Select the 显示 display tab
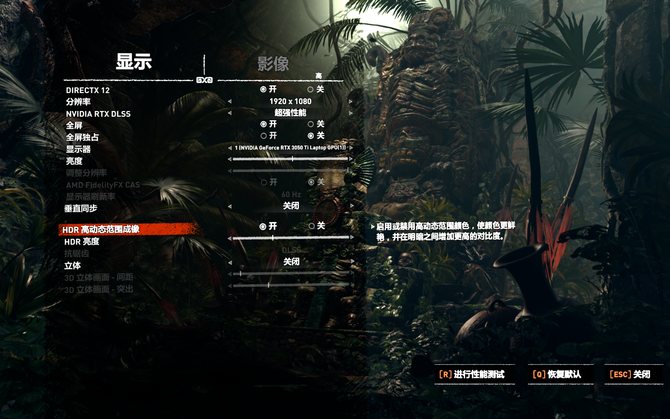Screen dimensions: 670x419 (x=133, y=61)
